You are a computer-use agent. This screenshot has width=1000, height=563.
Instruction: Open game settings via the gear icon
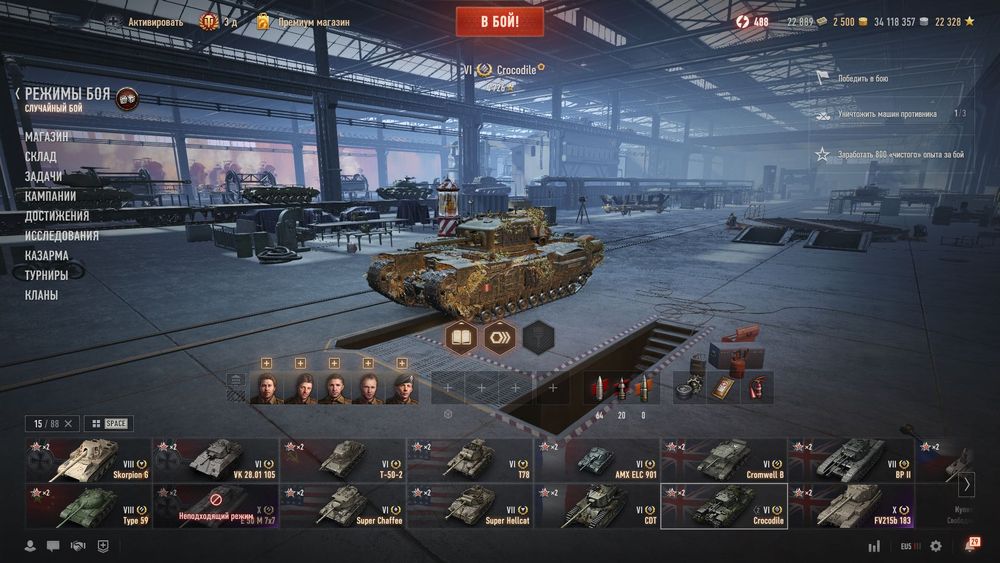(x=936, y=546)
